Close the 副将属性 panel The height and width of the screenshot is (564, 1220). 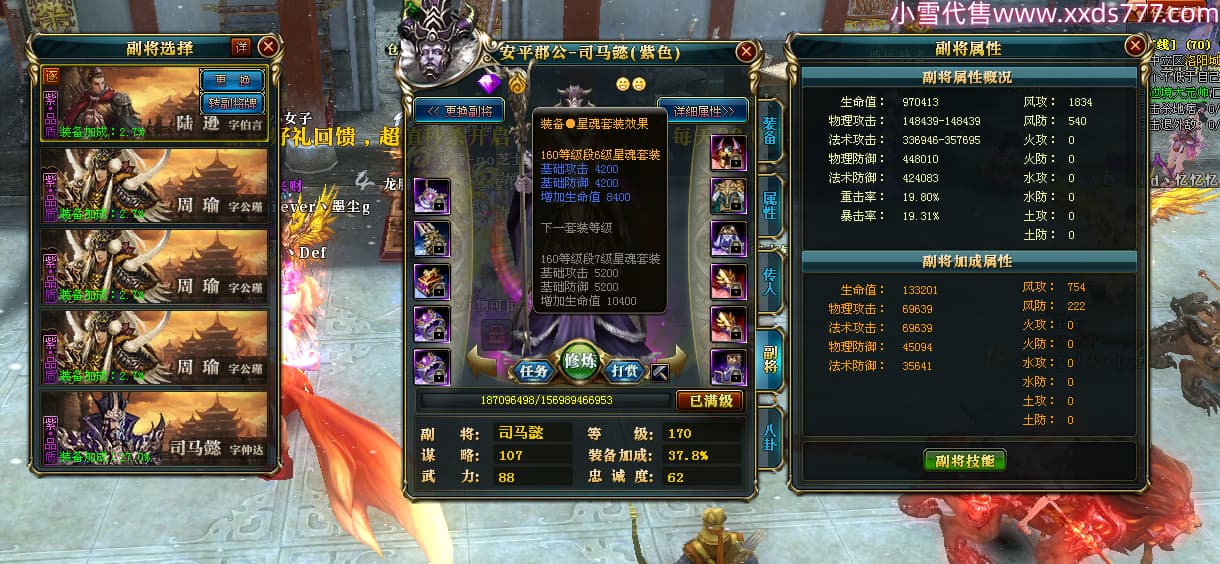pos(1134,46)
